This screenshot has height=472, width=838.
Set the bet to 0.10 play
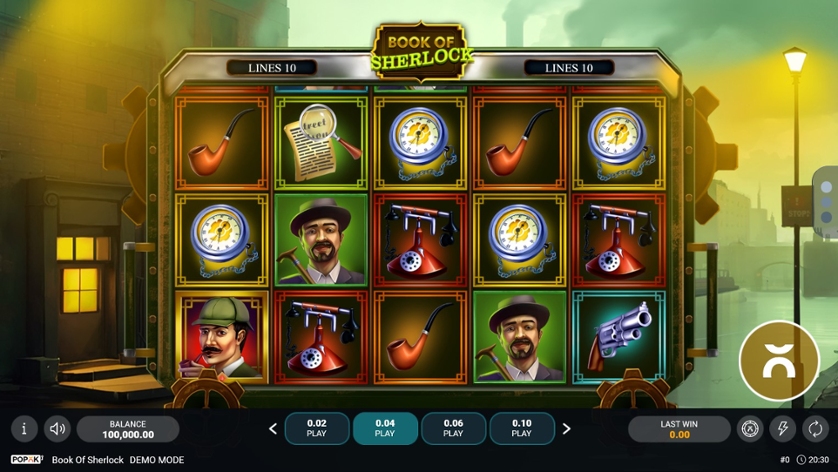pyautogui.click(x=521, y=428)
